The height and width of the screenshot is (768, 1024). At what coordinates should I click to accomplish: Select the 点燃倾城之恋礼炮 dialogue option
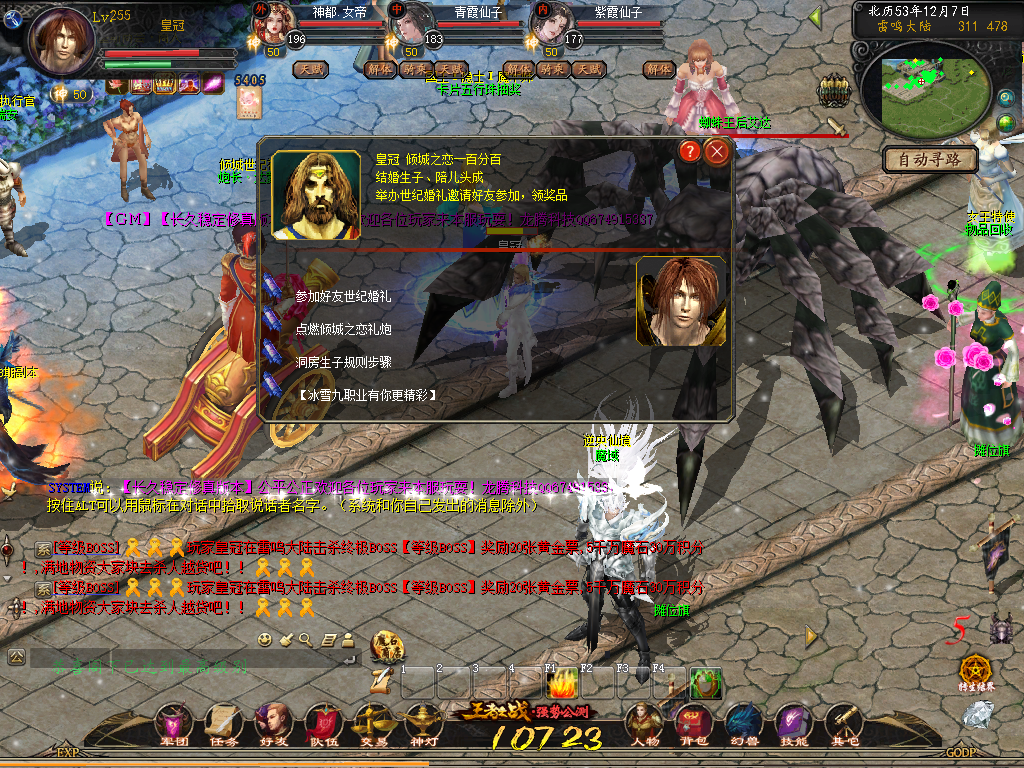343,328
